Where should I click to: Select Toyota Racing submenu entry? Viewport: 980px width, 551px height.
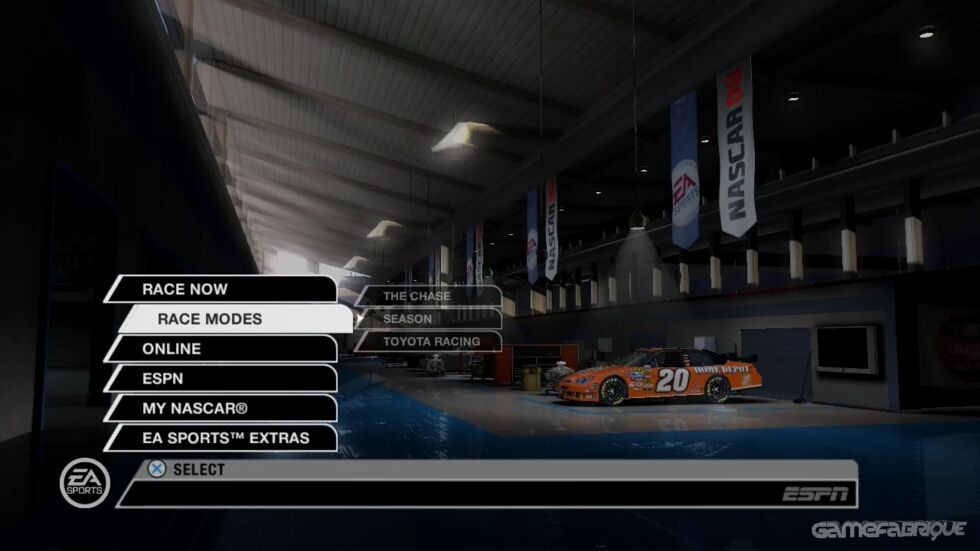point(428,342)
